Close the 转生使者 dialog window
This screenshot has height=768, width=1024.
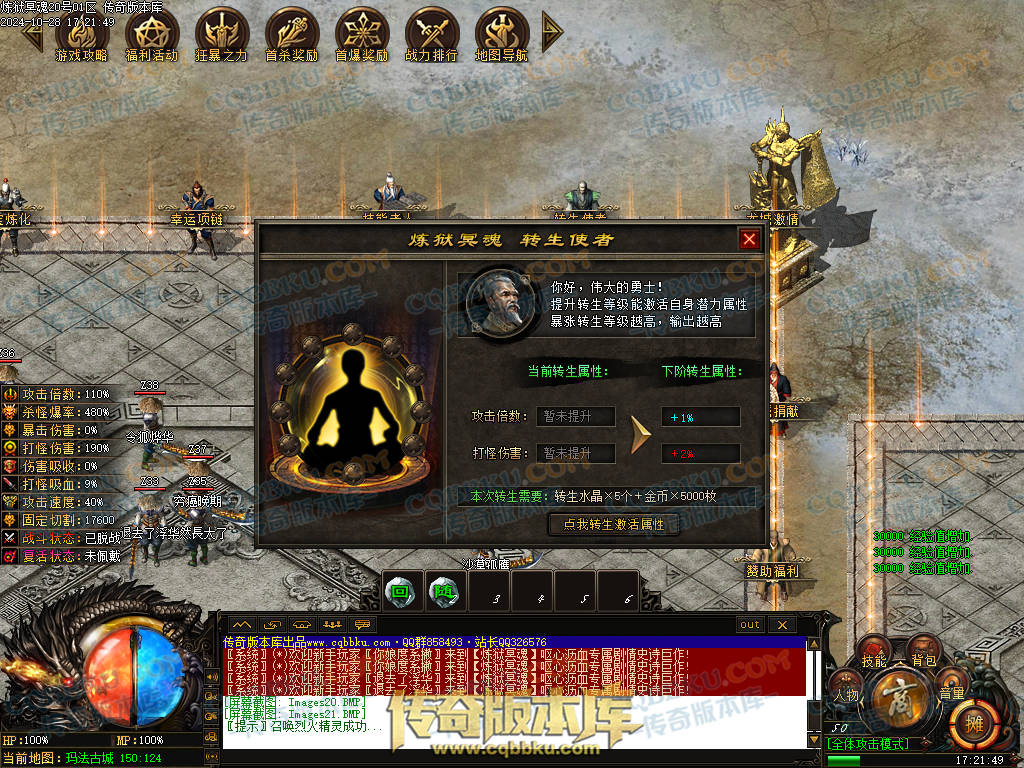coord(749,239)
